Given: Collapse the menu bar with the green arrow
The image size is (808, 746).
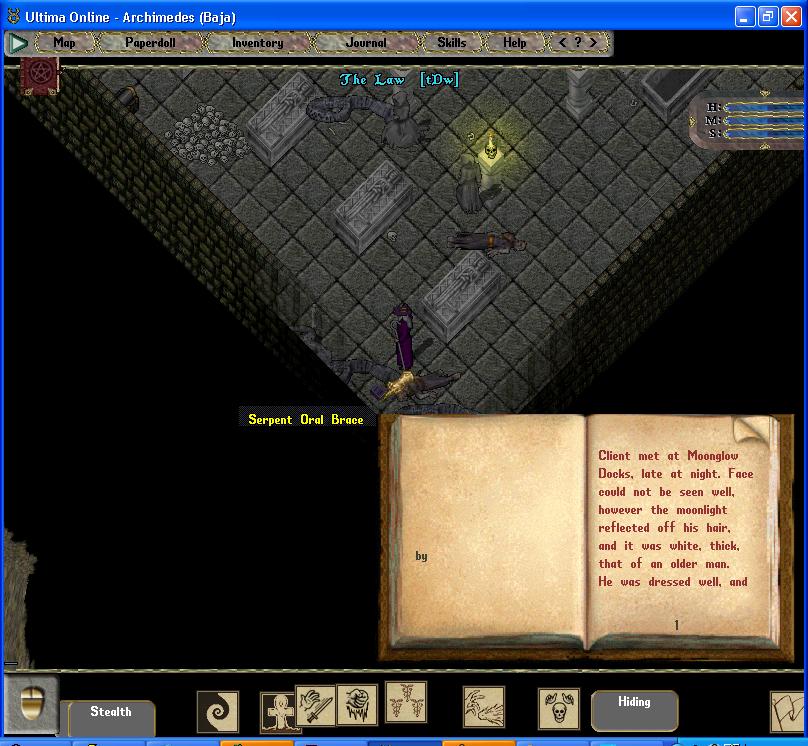Looking at the screenshot, I should tap(18, 43).
